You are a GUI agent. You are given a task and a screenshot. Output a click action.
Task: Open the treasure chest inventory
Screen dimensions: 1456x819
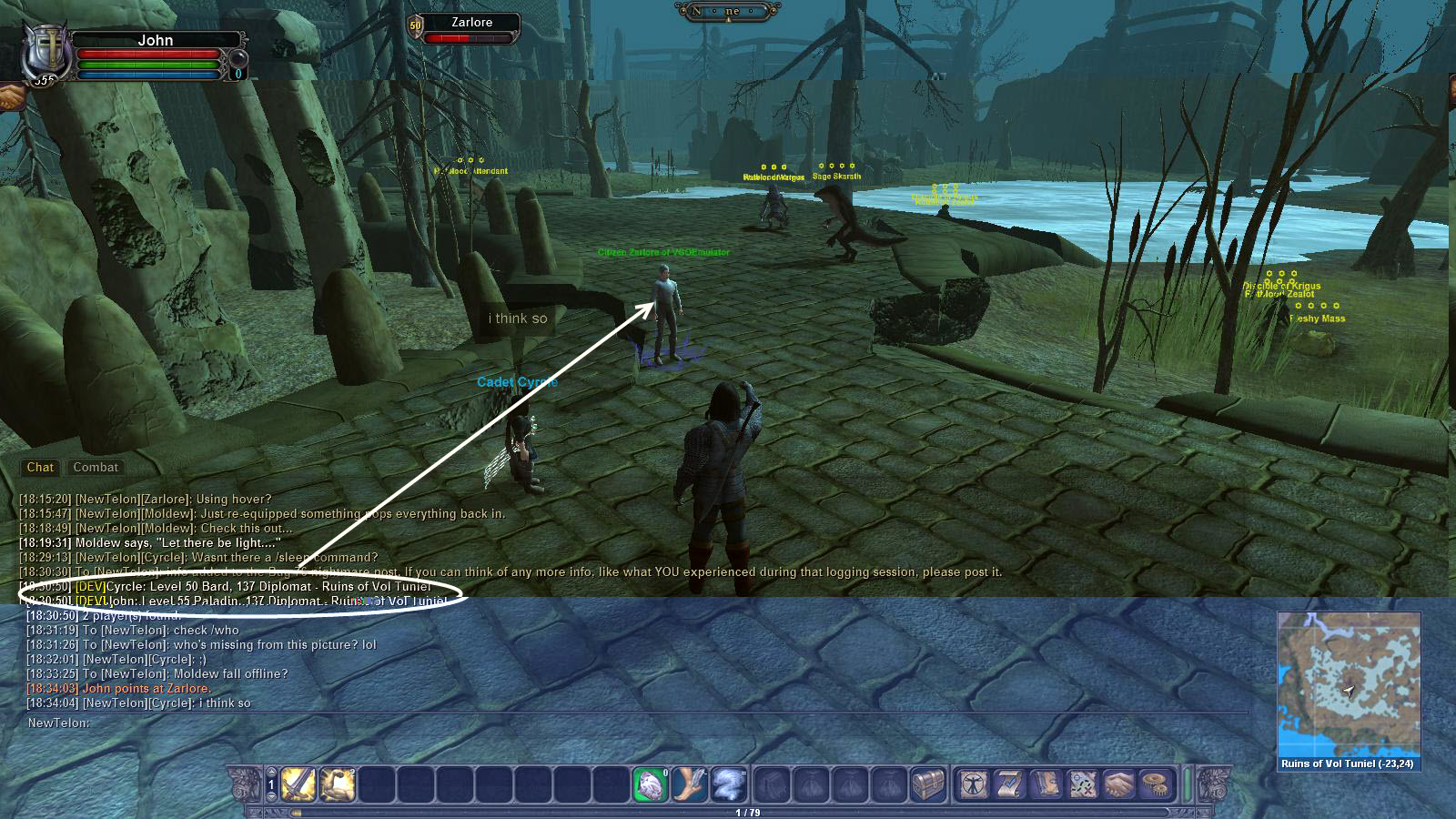click(927, 784)
